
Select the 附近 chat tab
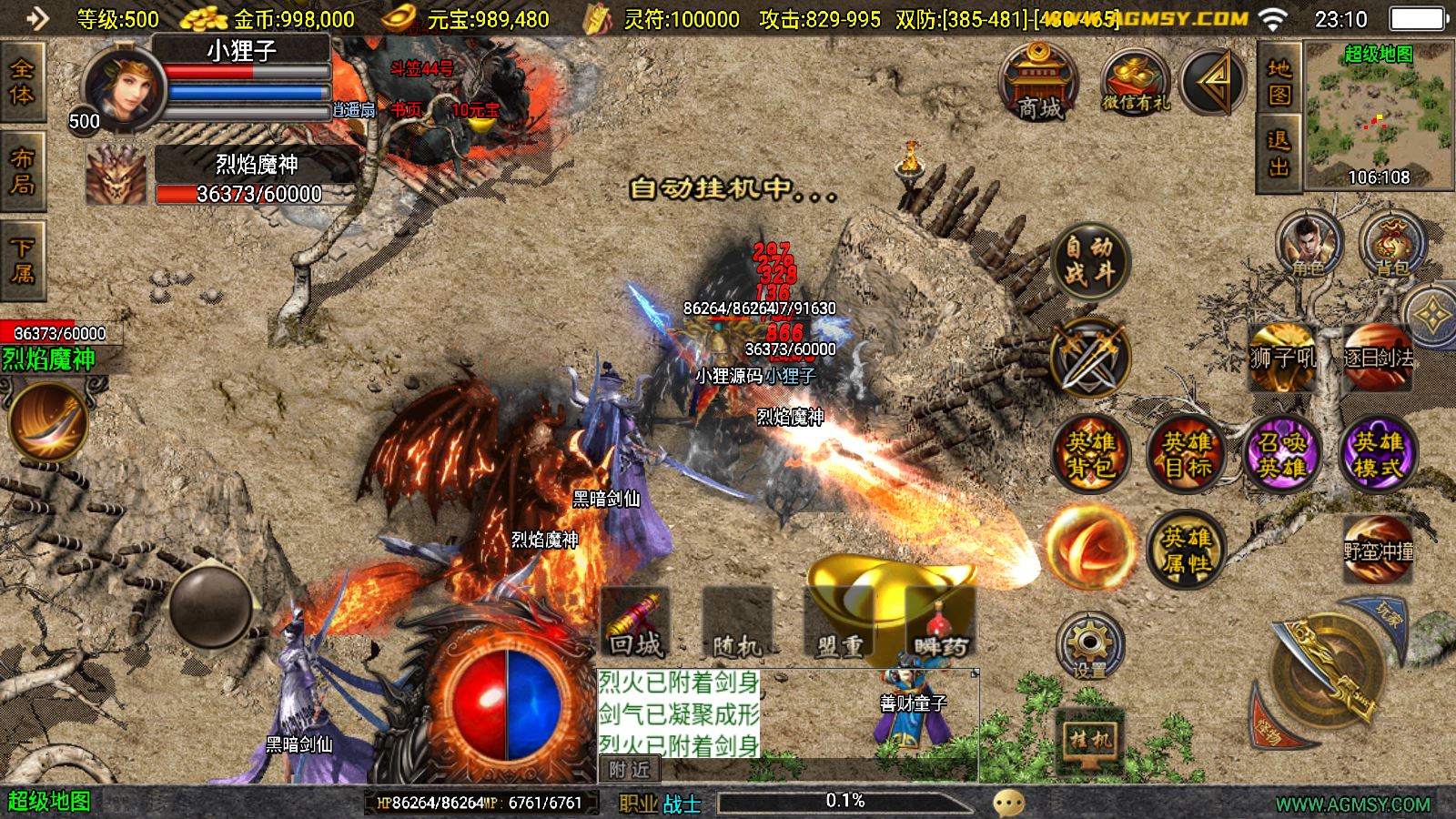(630, 770)
